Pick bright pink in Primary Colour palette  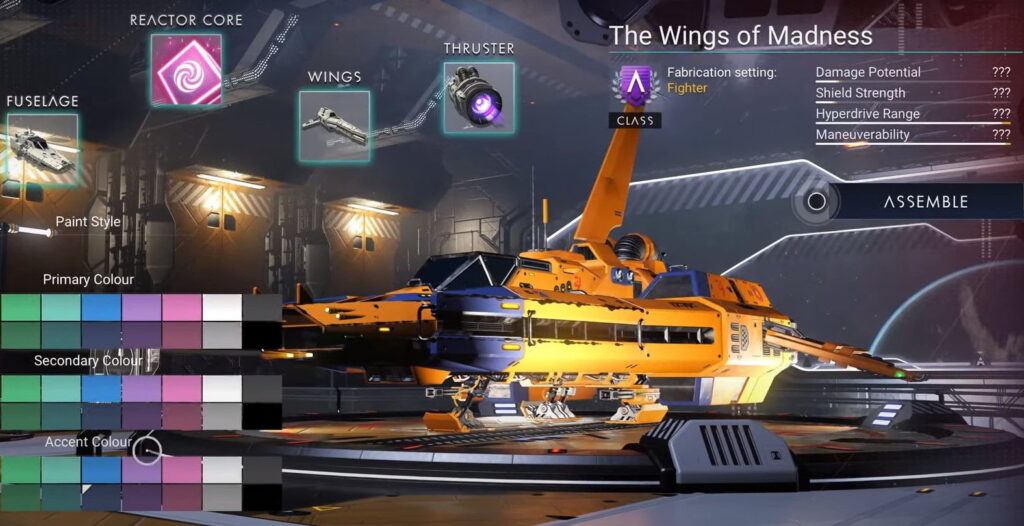182,307
